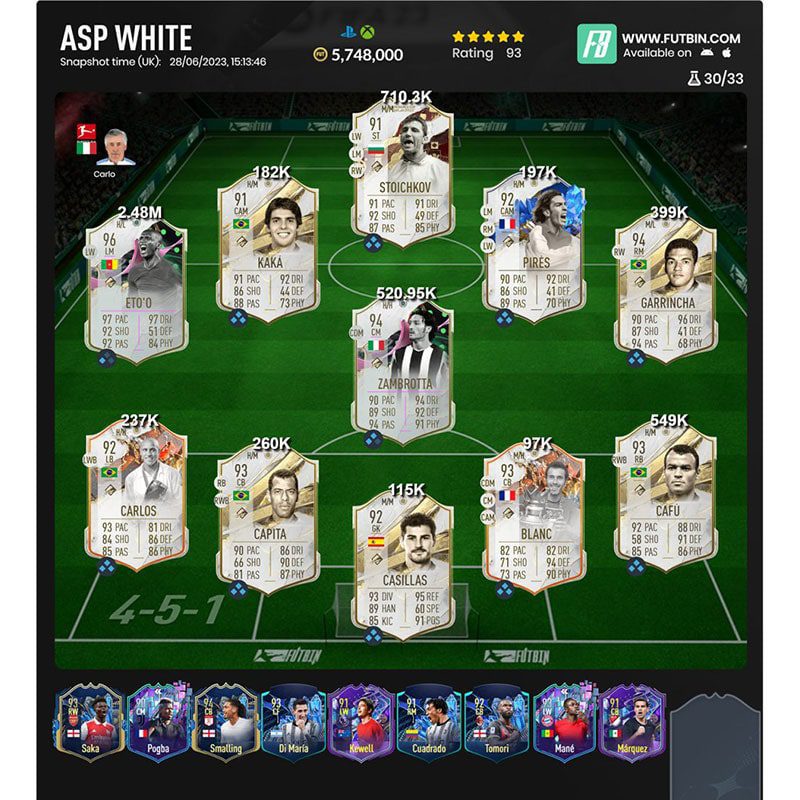Click the Garrincha card
Image resolution: width=800 pixels, height=800 pixels.
pos(665,285)
